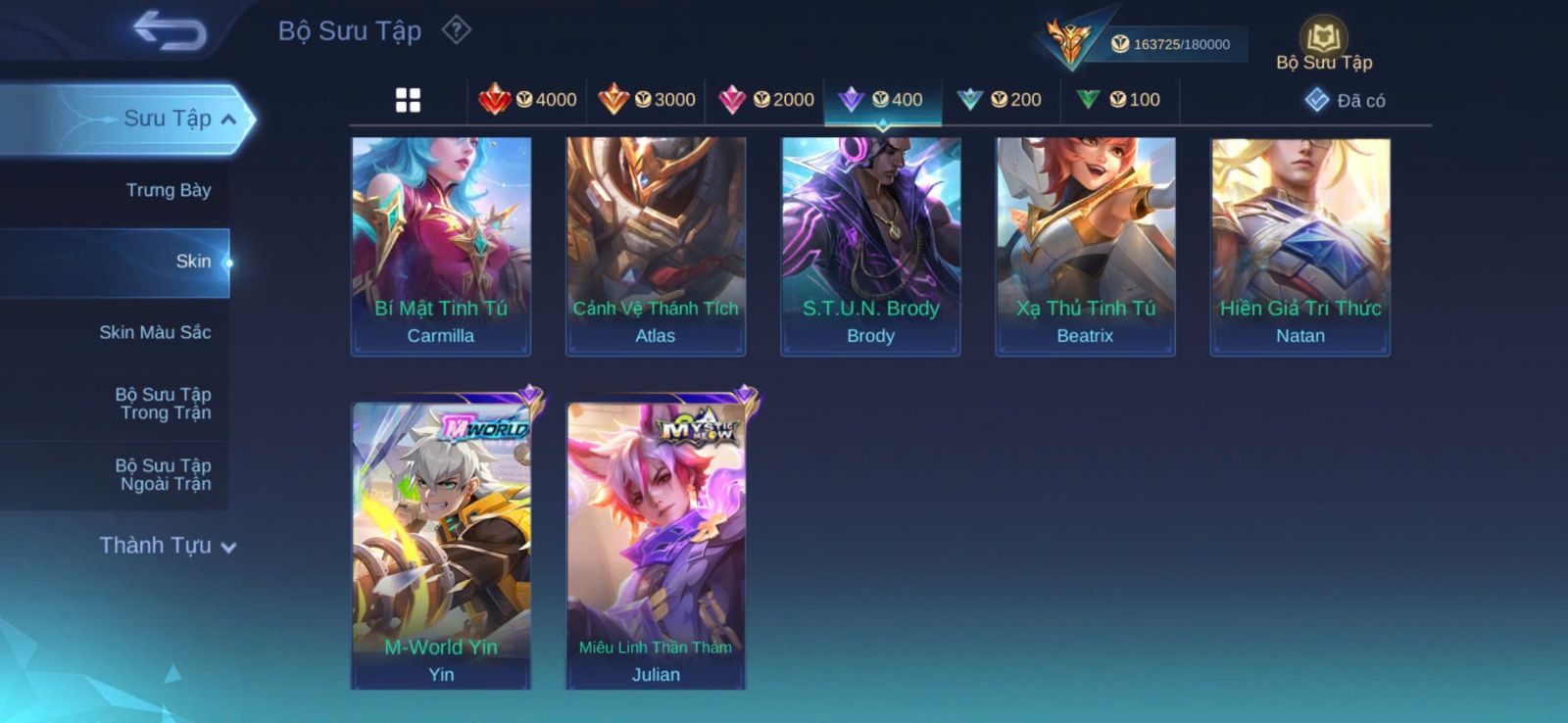Open the Bộ Sưu Tập book icon
The height and width of the screenshot is (723, 1568).
pos(1323,39)
